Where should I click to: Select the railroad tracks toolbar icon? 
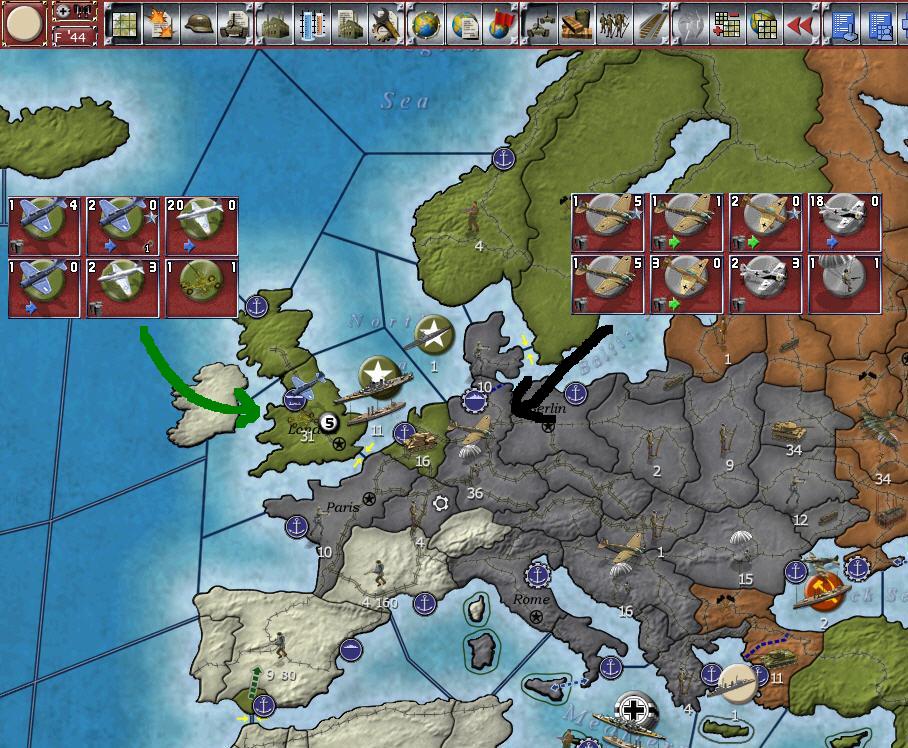[649, 23]
